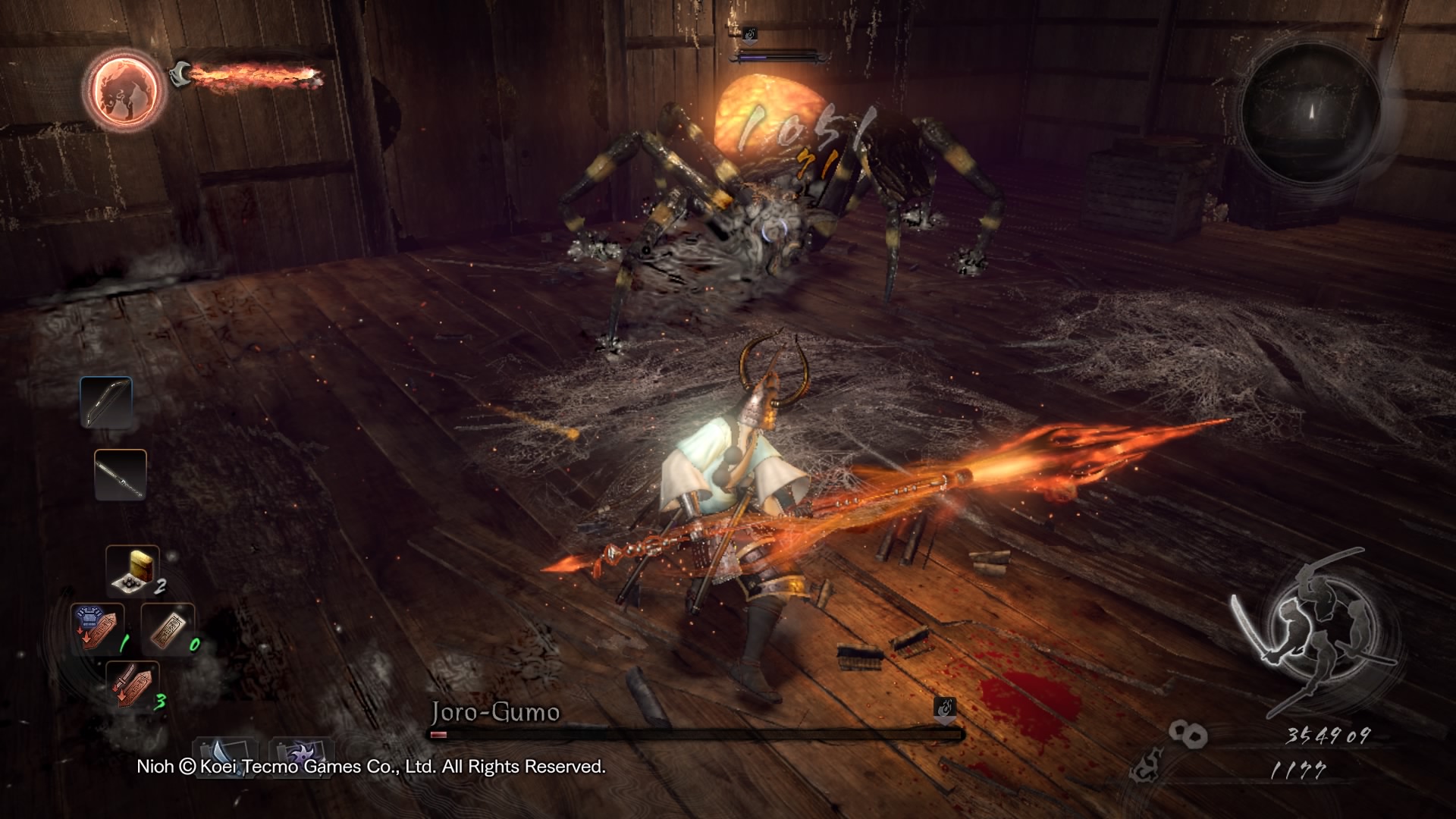This screenshot has width=1456, height=819.
Task: Select the bow ranged weapon slot
Action: 106,403
